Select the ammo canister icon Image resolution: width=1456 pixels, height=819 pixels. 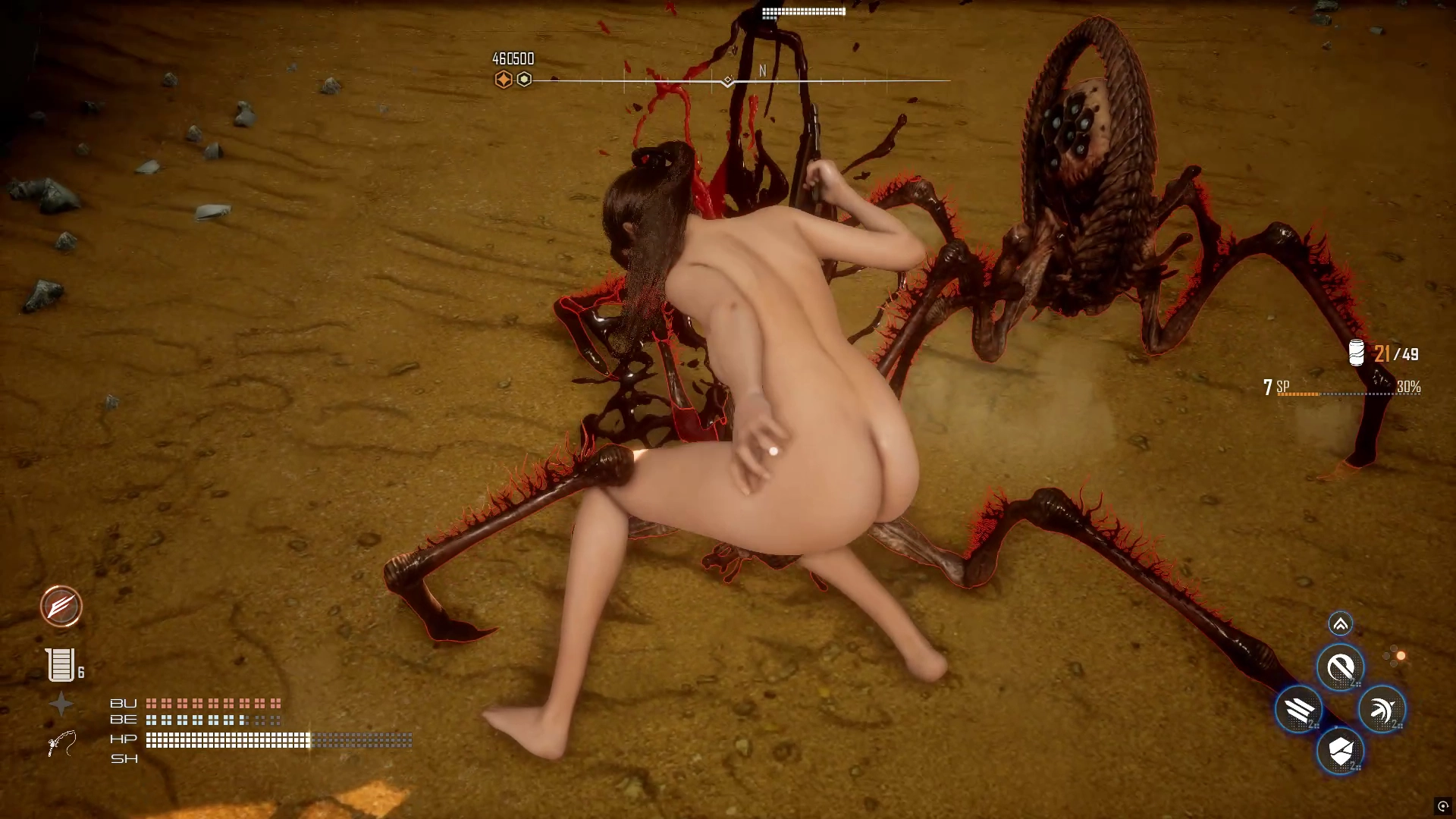click(1357, 353)
